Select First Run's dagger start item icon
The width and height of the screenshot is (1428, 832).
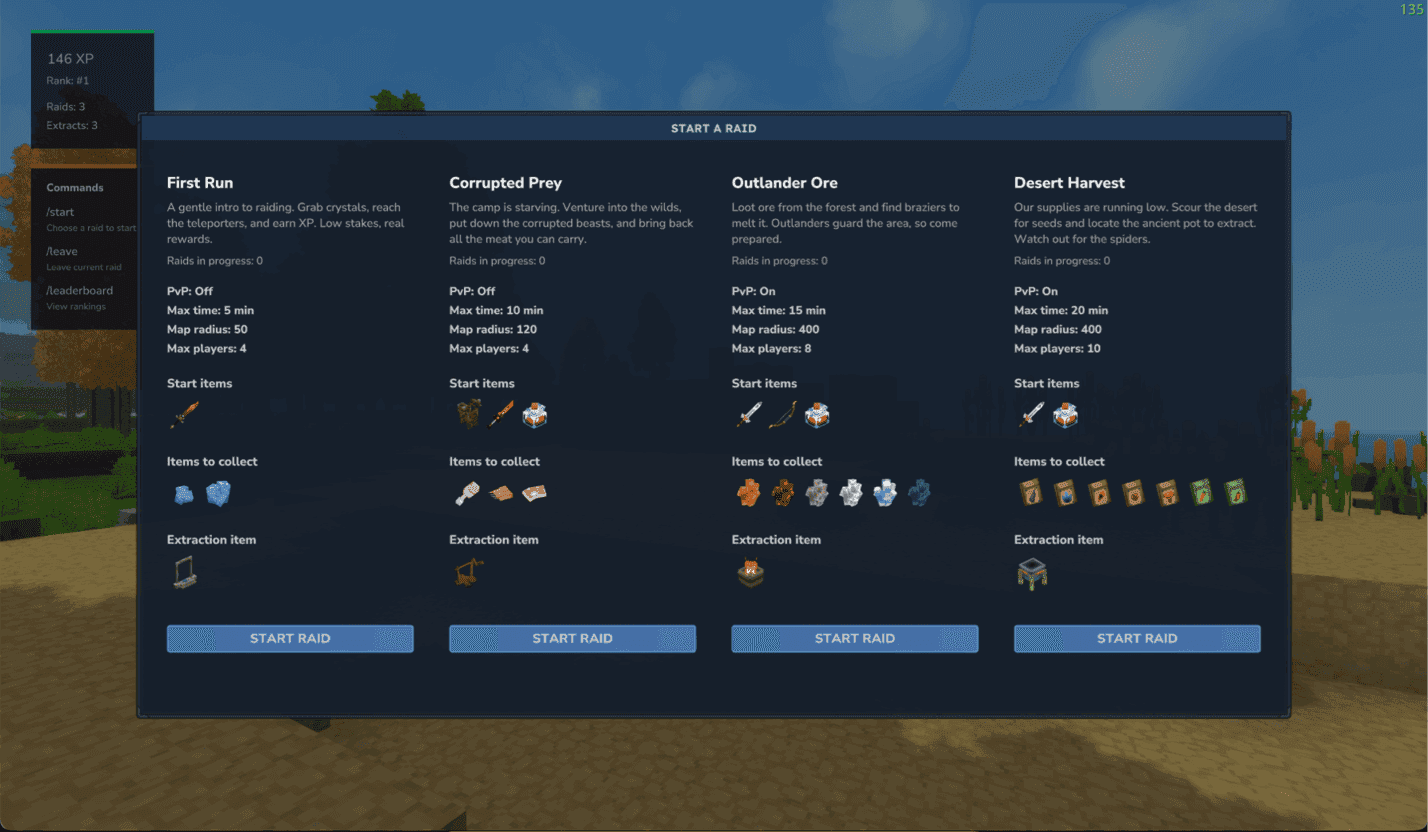click(x=184, y=415)
